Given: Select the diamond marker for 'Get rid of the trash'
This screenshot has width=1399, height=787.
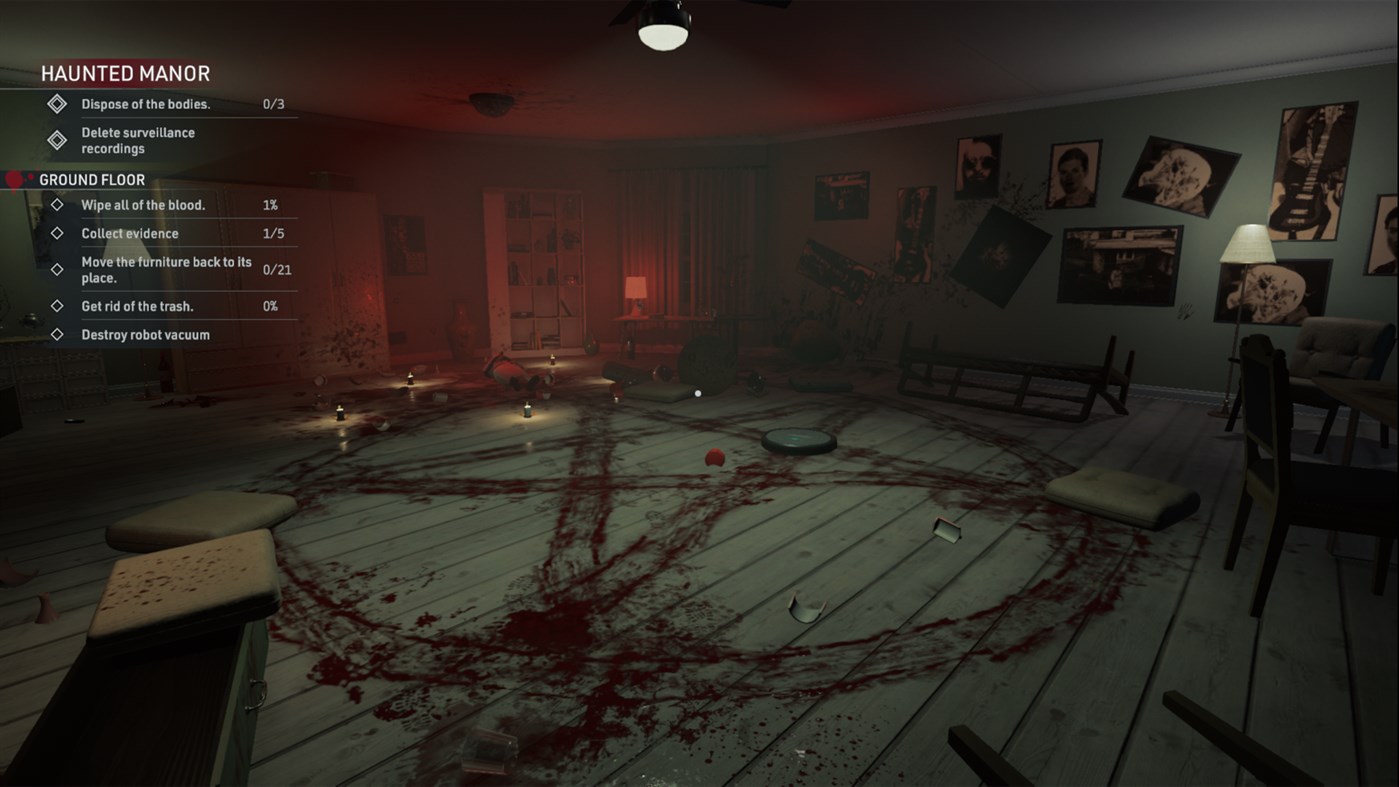Looking at the screenshot, I should click(57, 306).
